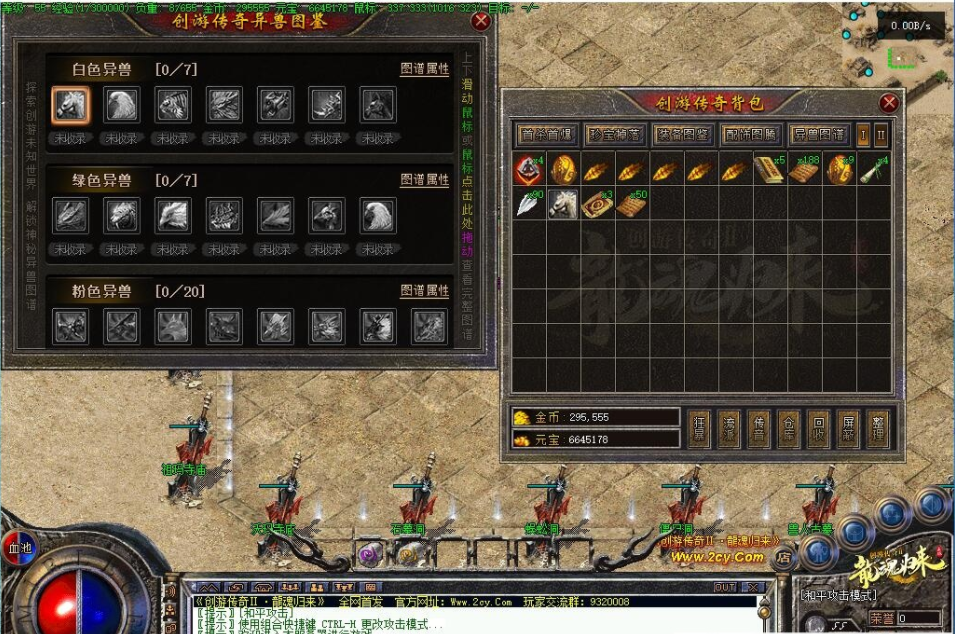Image resolution: width=955 pixels, height=634 pixels.
Task: View 图谱属性 for 白色异兽
Action: tap(425, 70)
